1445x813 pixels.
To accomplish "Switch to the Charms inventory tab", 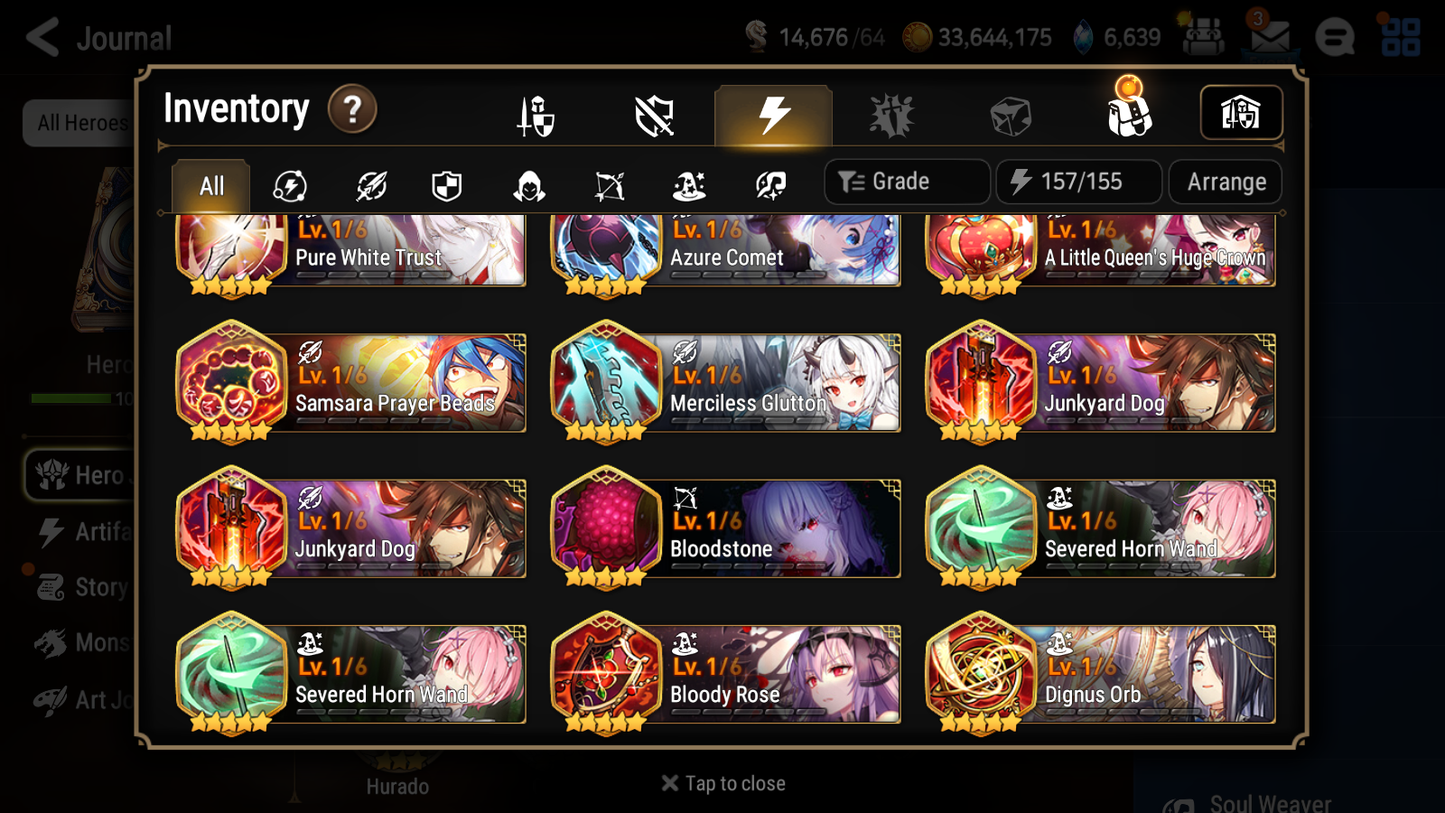I will pos(893,113).
